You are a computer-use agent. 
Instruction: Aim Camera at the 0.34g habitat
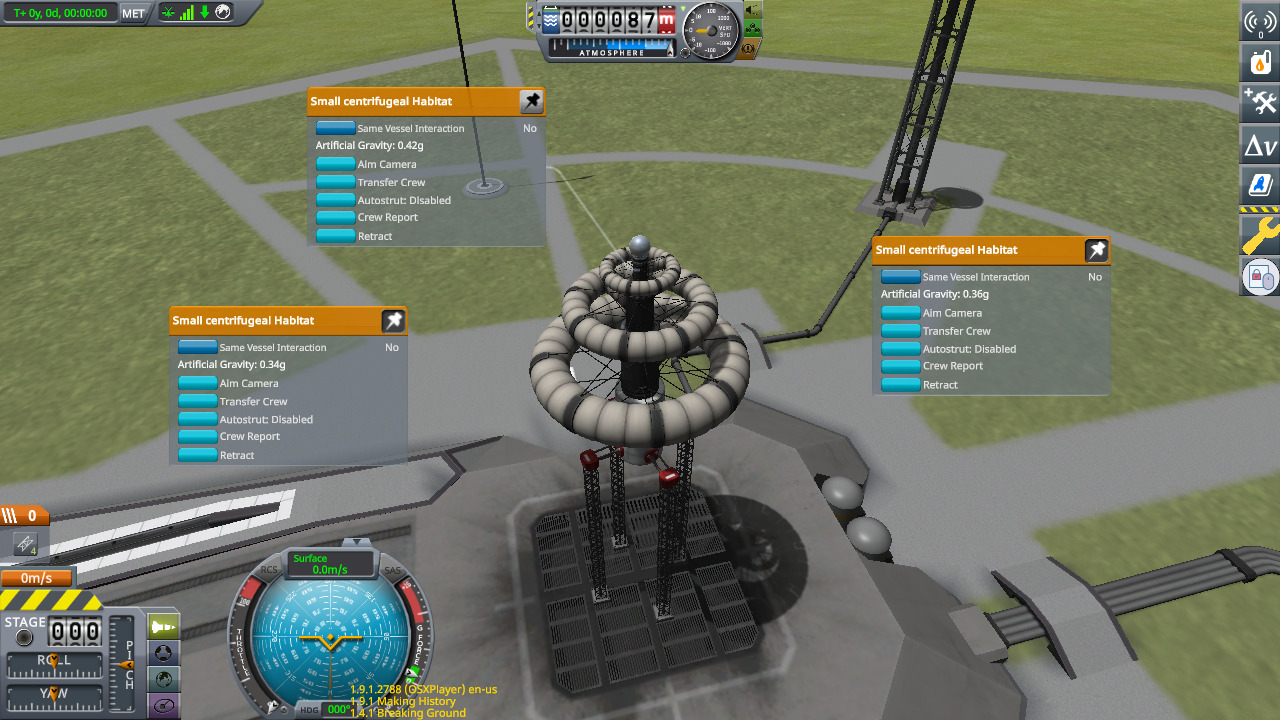coord(198,383)
